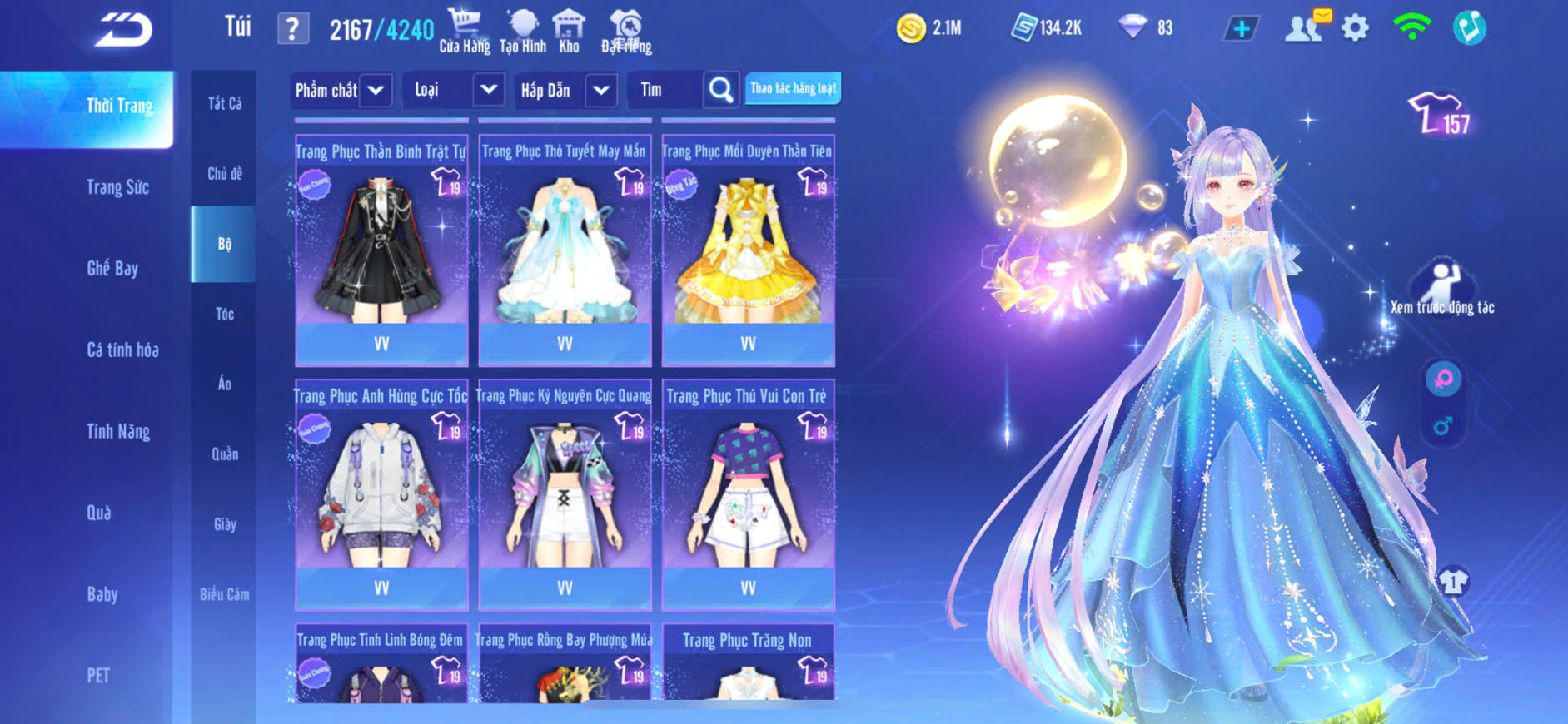Viewport: 1568px width, 724px height.
Task: Switch to the Trang Sức tab
Action: click(117, 187)
